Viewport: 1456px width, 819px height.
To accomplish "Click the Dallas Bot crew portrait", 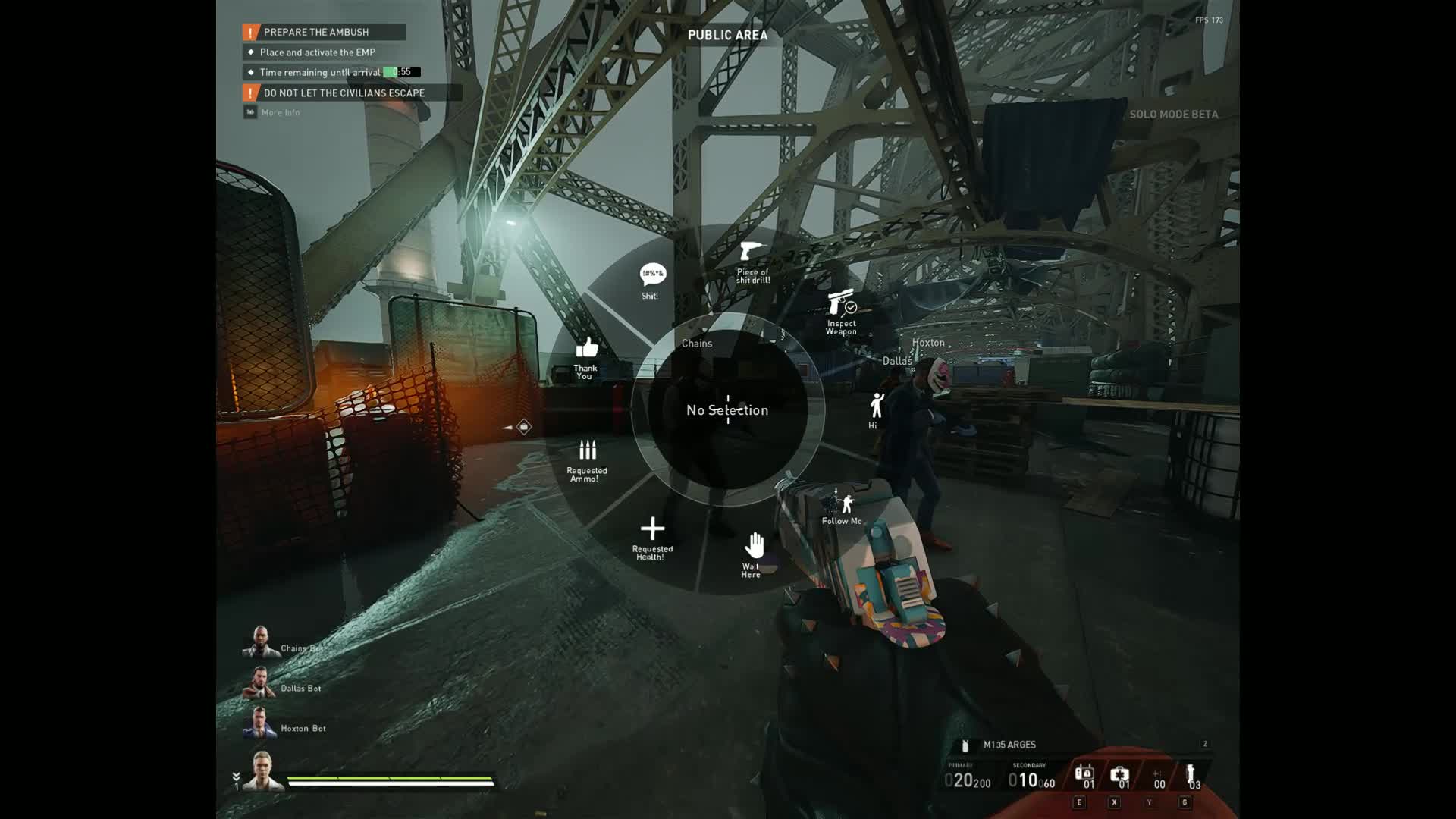I will point(259,682).
